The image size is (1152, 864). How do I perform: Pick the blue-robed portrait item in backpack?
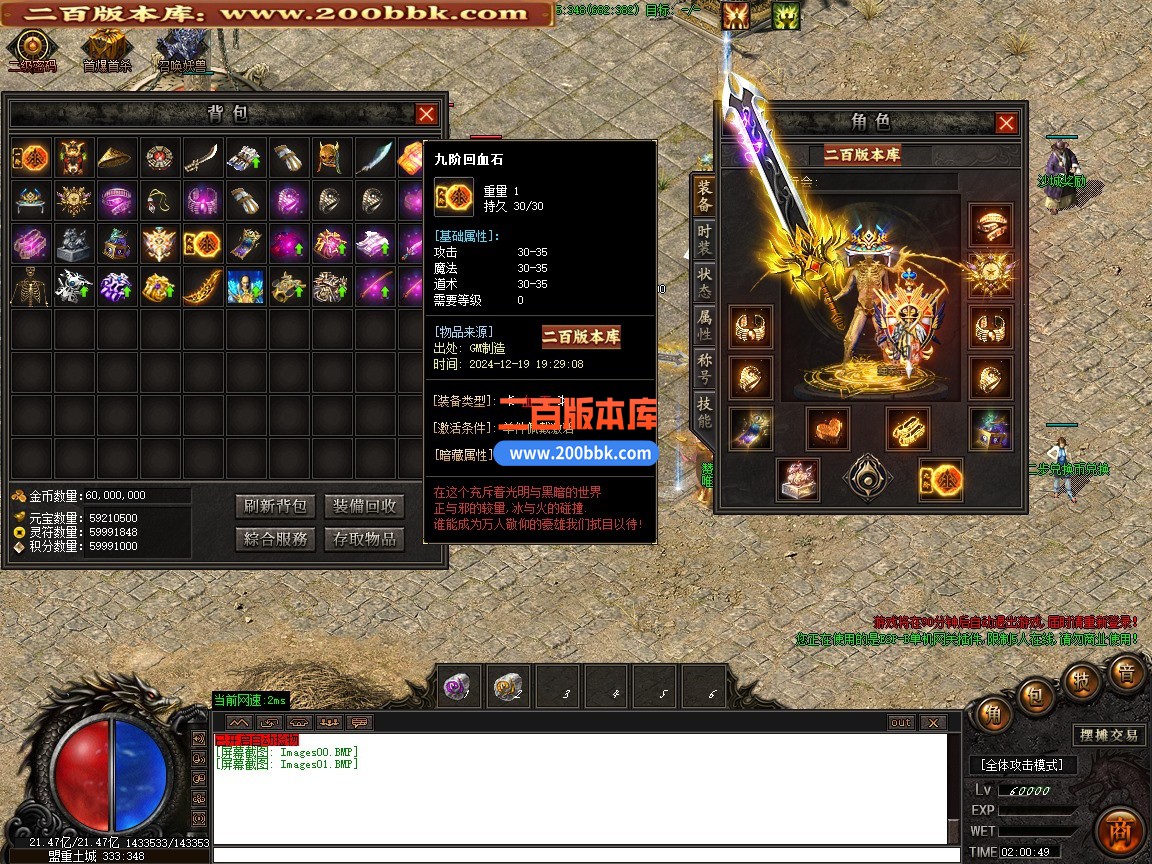245,286
